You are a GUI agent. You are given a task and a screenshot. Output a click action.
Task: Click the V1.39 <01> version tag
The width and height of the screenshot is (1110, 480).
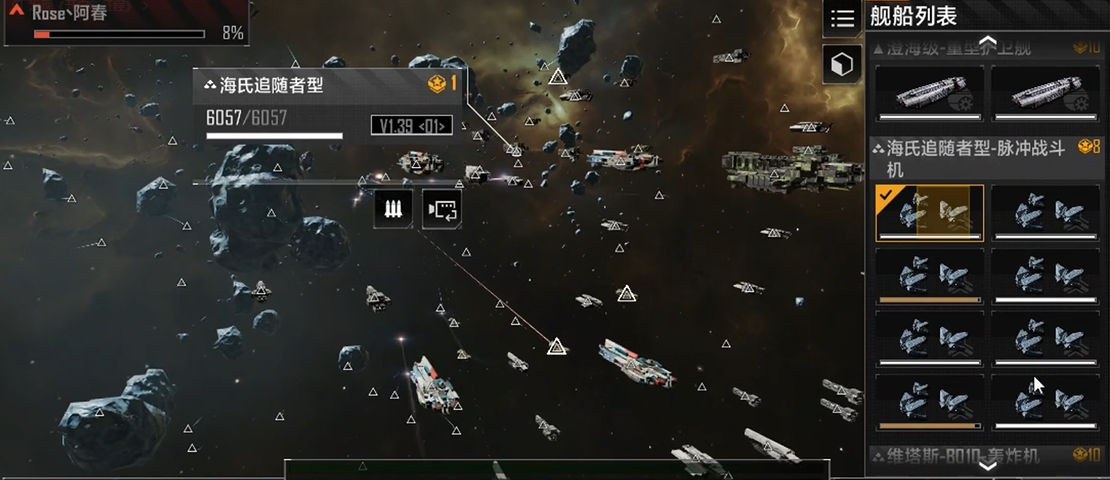pos(411,125)
